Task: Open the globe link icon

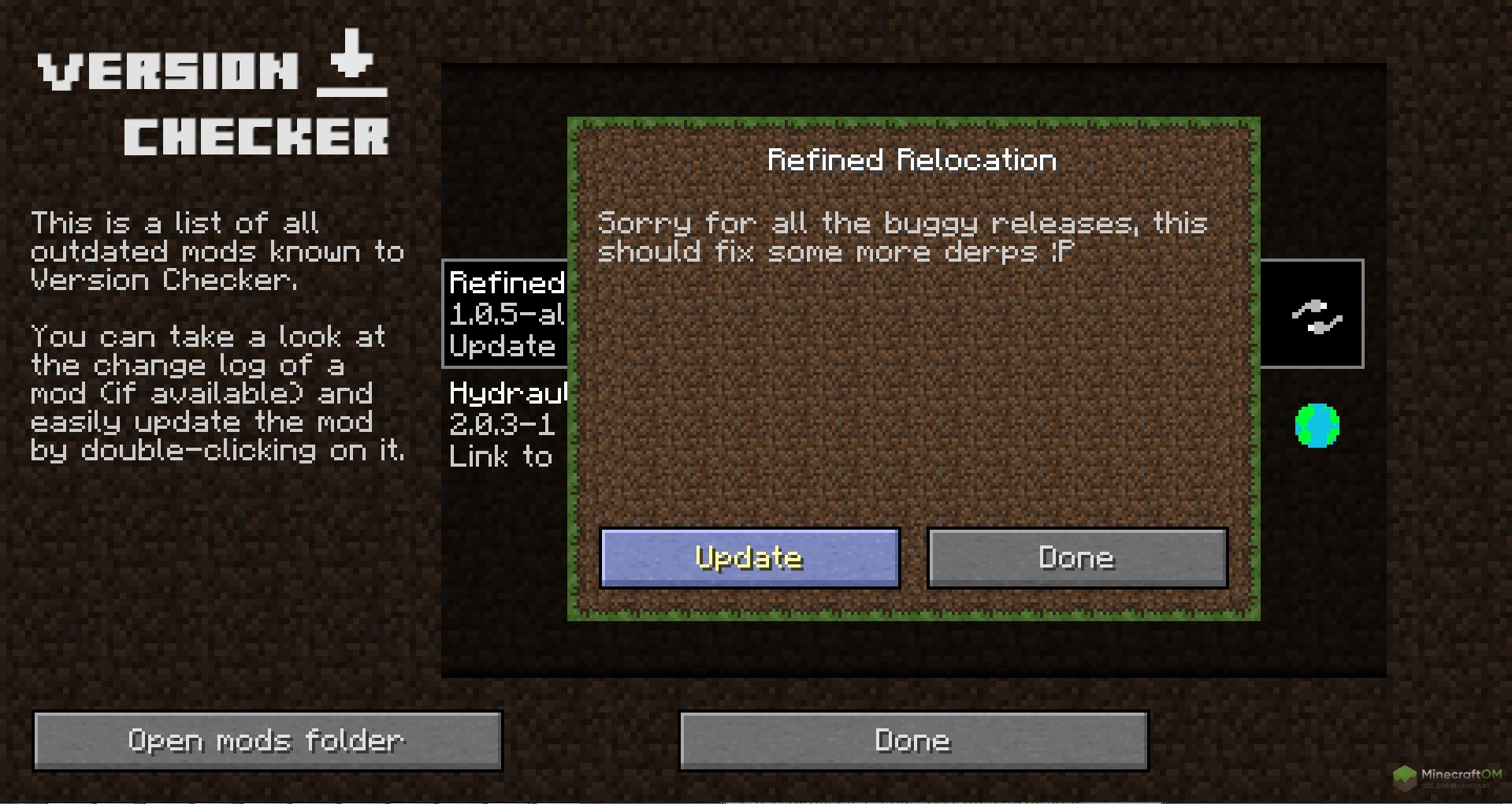Action: (x=1317, y=426)
